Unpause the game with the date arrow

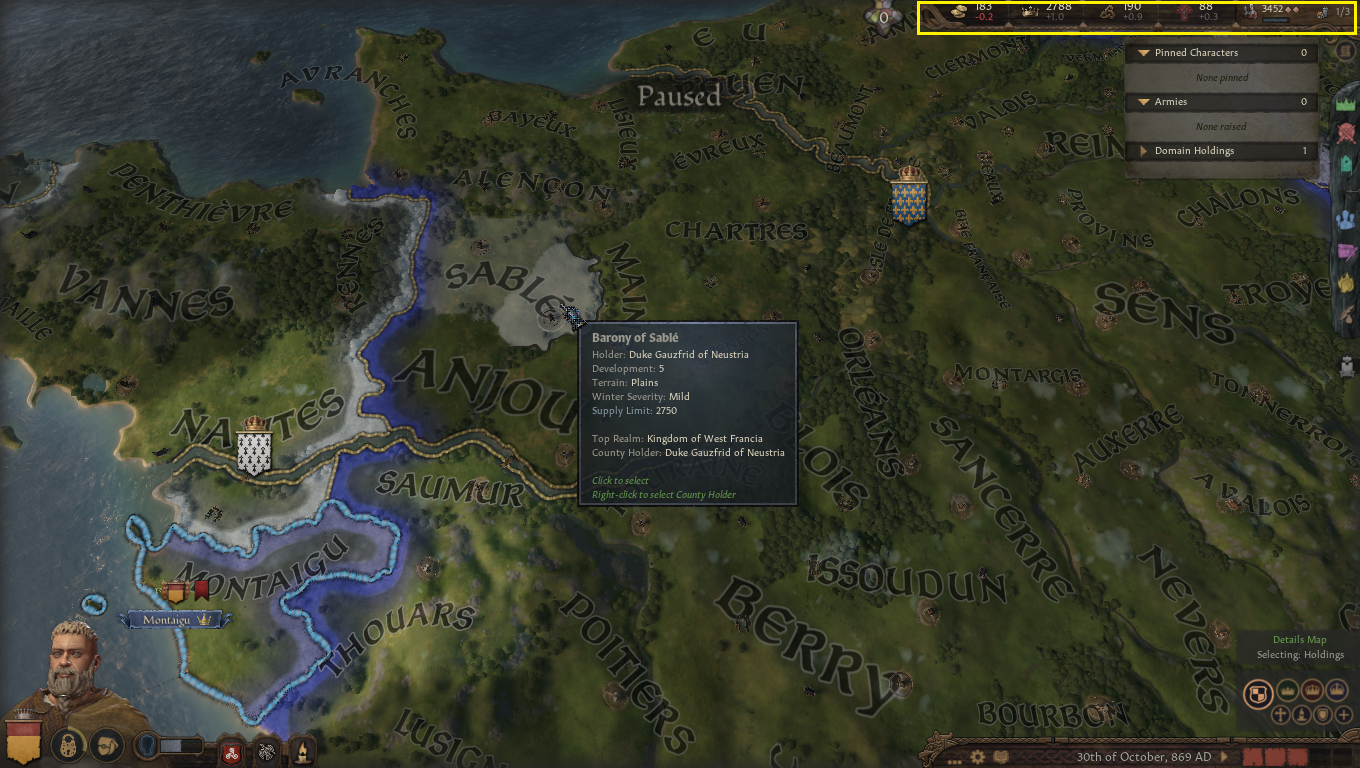[1223, 756]
